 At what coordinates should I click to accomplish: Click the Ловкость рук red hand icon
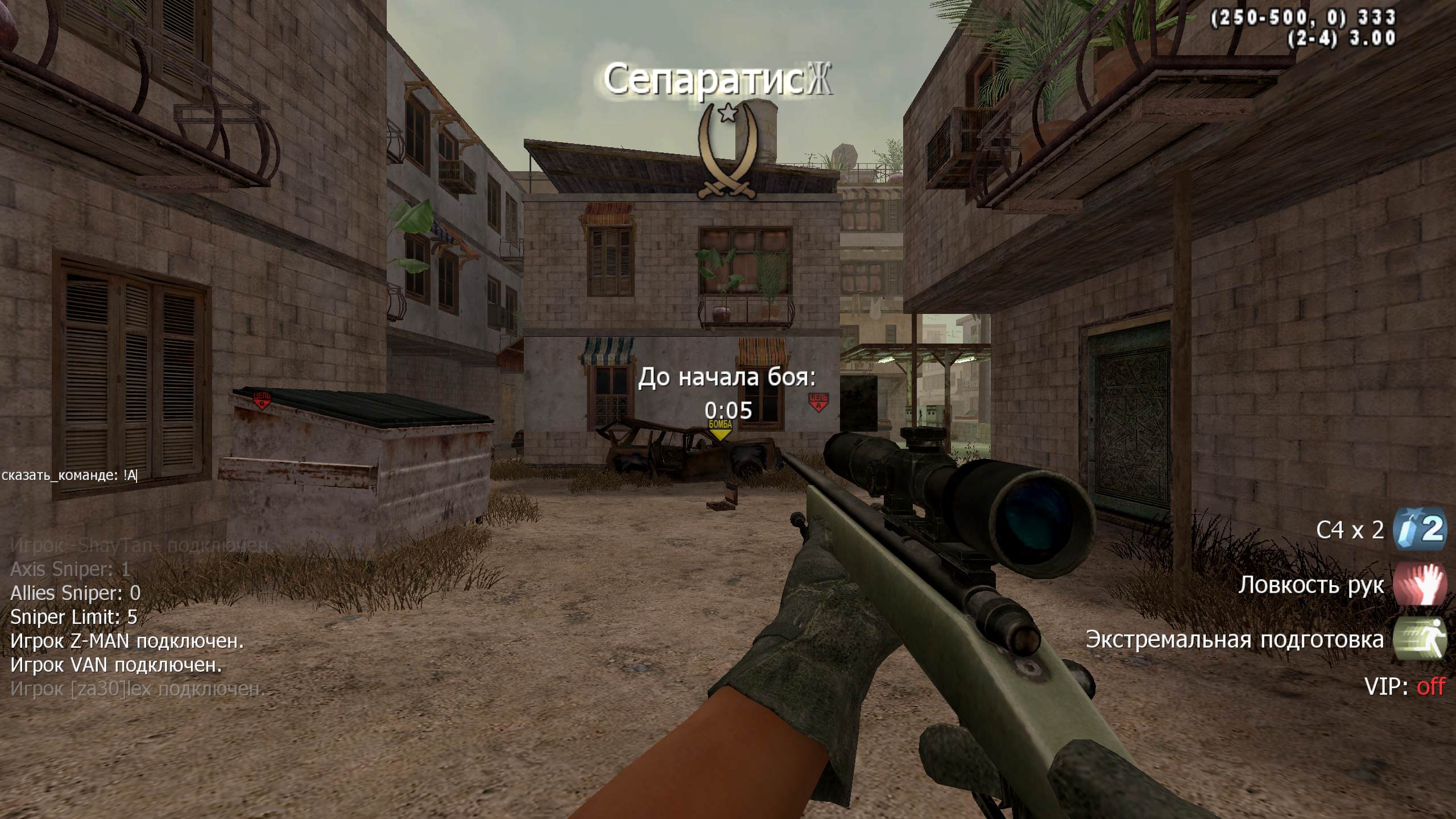point(1419,584)
